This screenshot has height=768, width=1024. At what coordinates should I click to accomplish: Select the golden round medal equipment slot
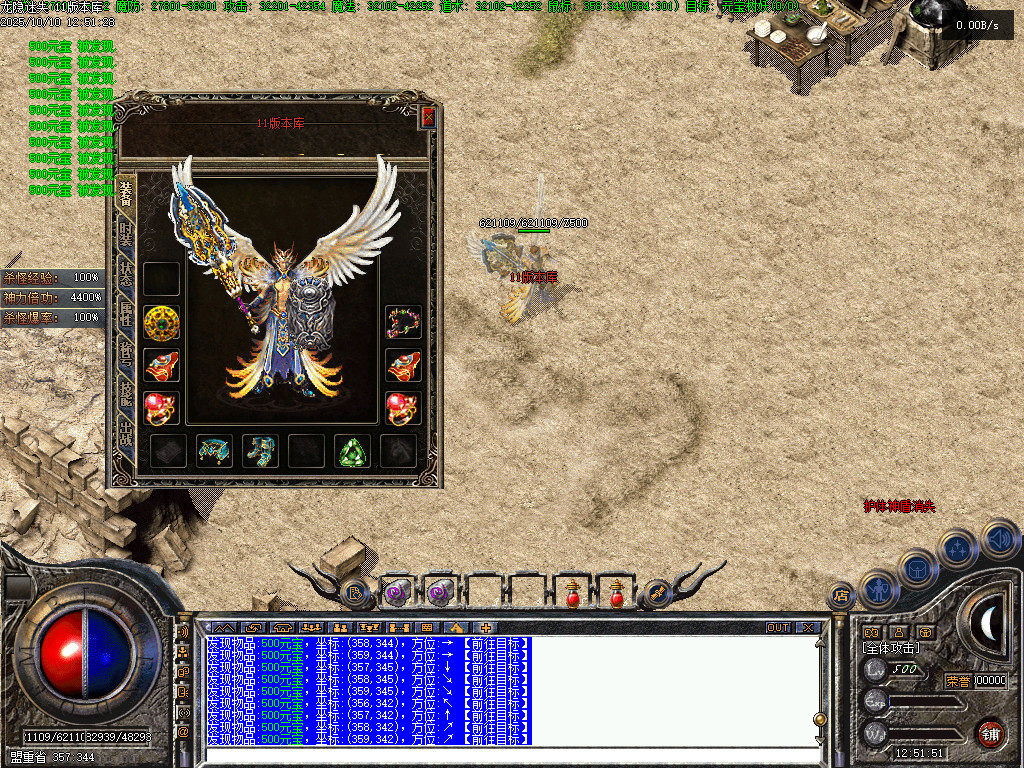[x=161, y=322]
